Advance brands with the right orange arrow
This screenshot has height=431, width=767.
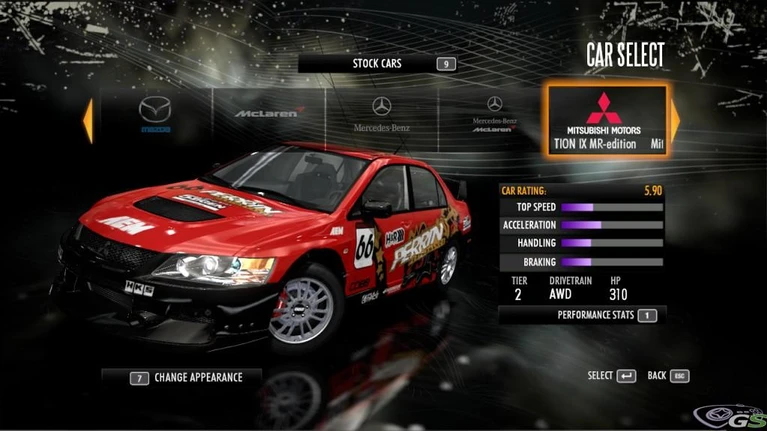tap(675, 120)
